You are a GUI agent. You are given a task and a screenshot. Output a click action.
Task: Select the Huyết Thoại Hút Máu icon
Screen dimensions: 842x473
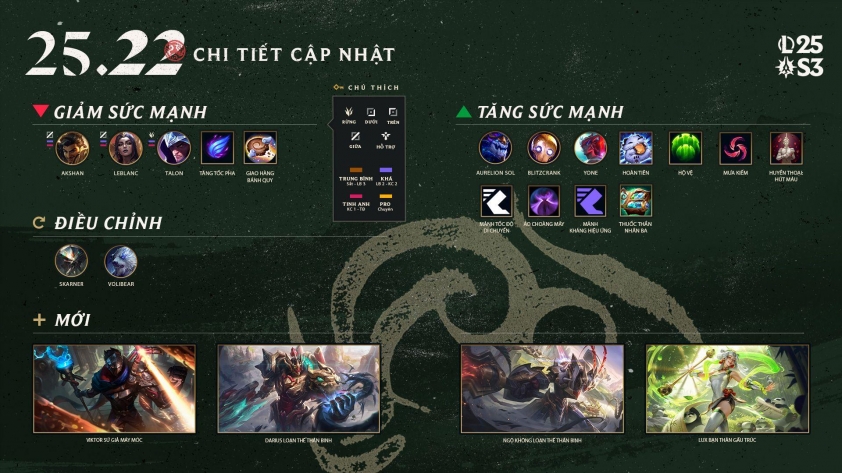pyautogui.click(x=786, y=148)
